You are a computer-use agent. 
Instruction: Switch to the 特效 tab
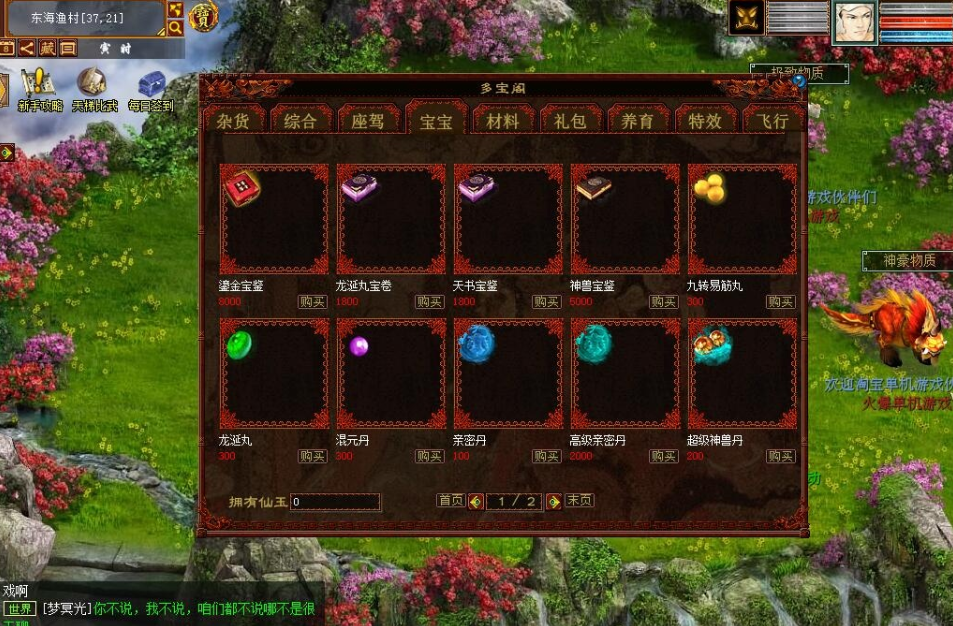(x=705, y=120)
